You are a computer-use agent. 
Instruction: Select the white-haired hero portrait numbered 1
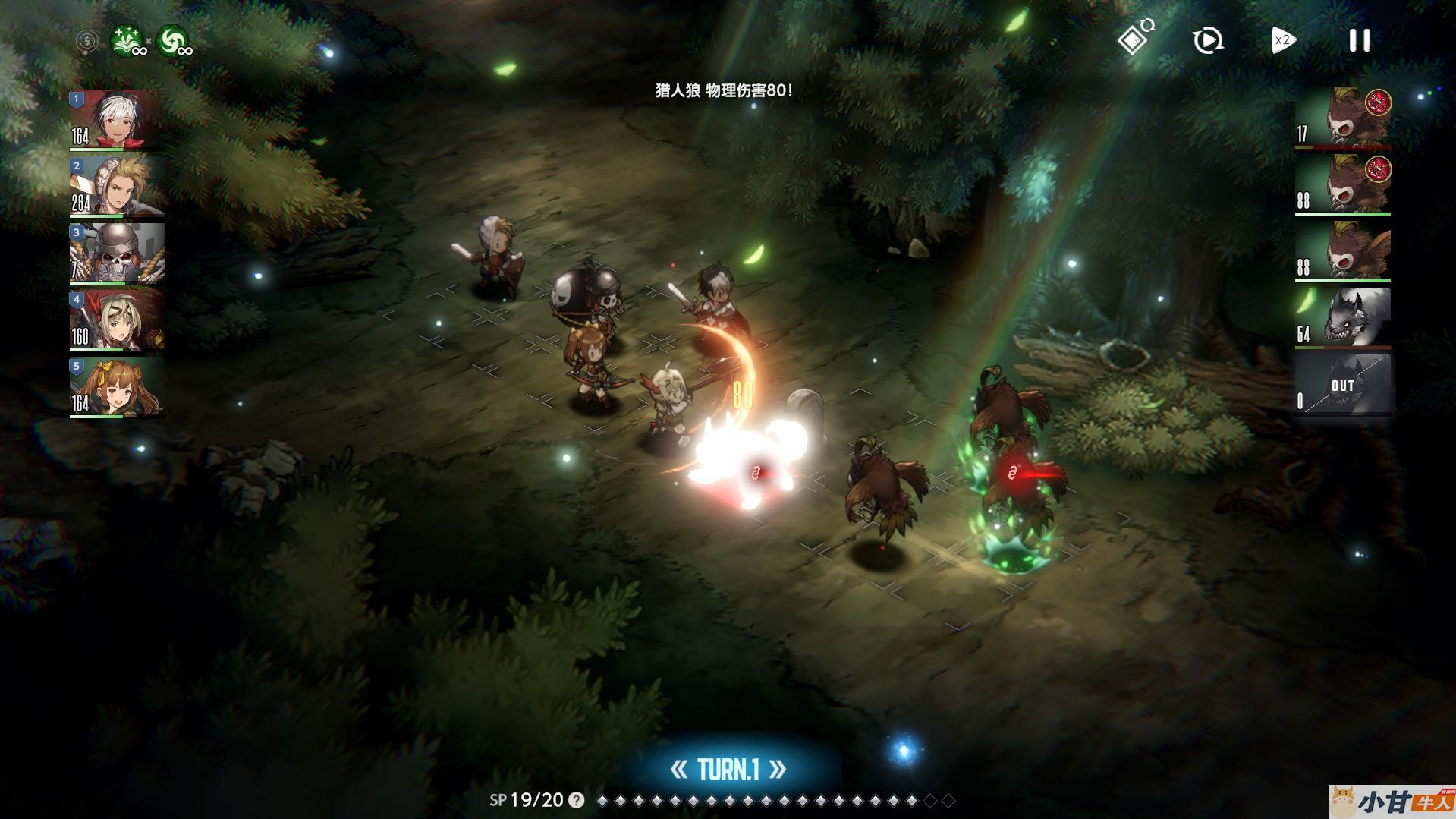117,119
